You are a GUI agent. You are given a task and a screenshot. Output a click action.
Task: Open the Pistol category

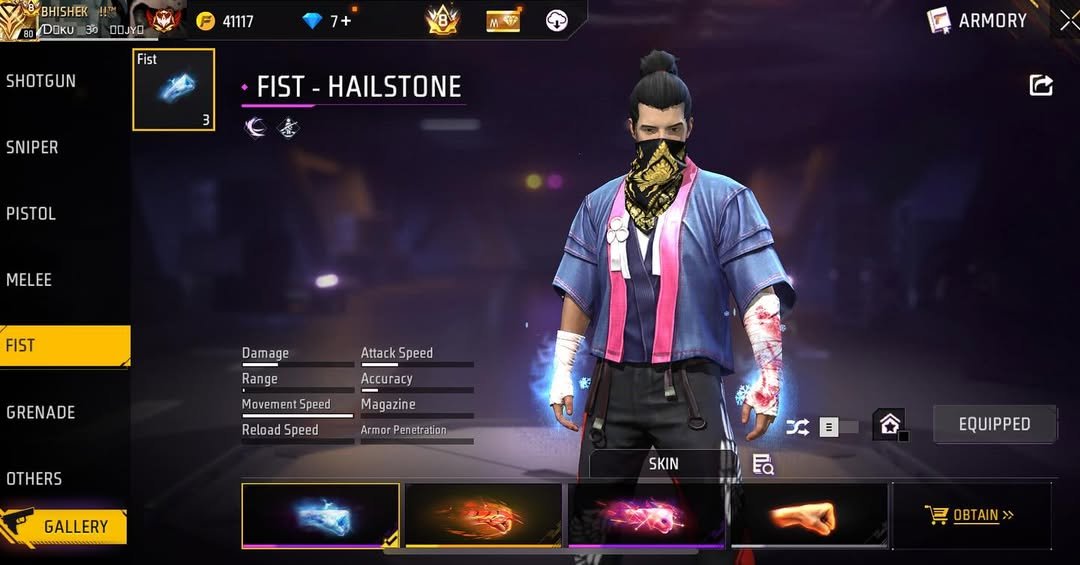click(31, 213)
